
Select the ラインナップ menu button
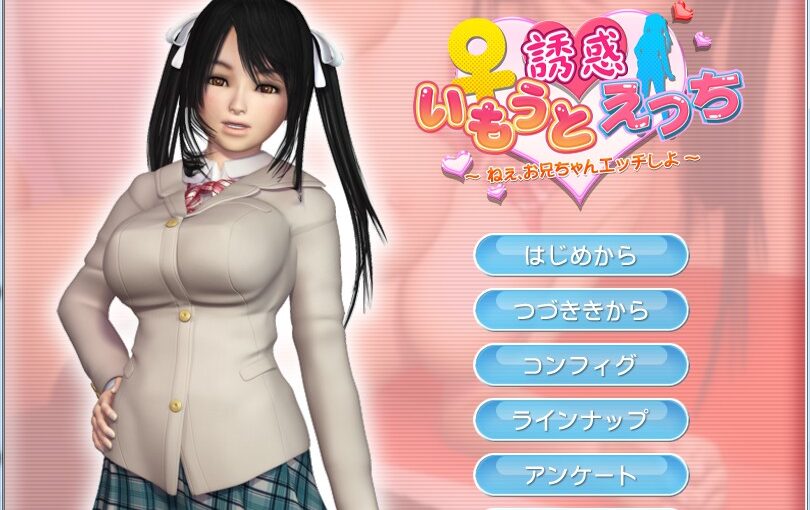pos(580,420)
